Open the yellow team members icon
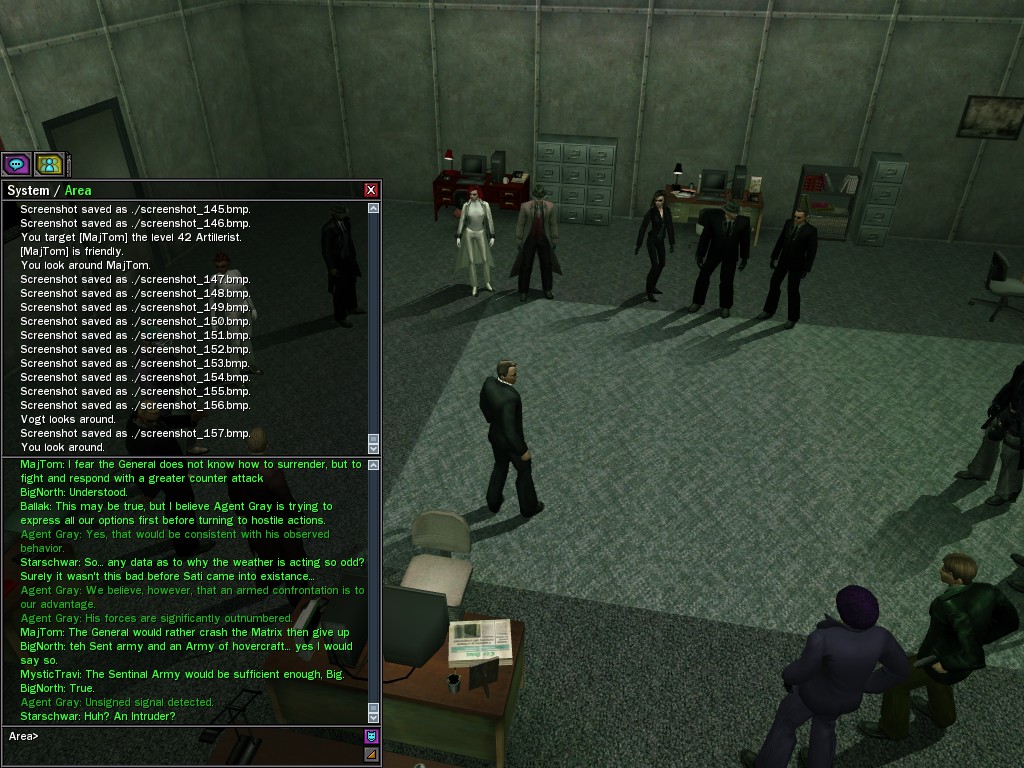Image resolution: width=1024 pixels, height=768 pixels. click(x=48, y=164)
